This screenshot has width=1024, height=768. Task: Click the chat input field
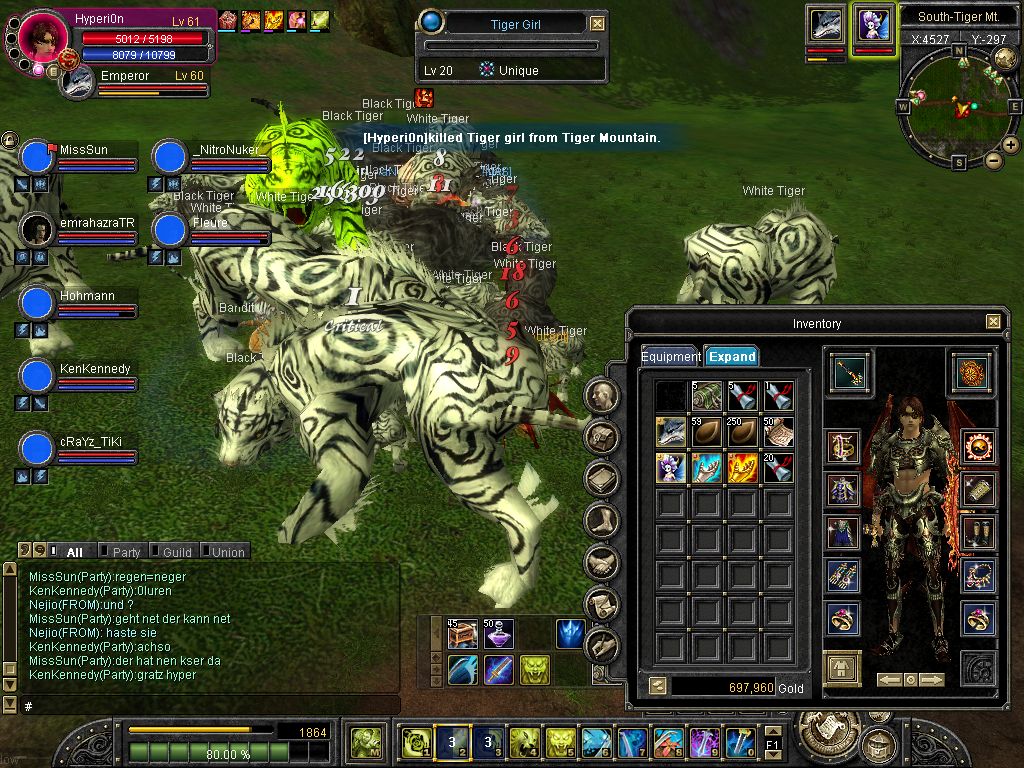coord(200,705)
